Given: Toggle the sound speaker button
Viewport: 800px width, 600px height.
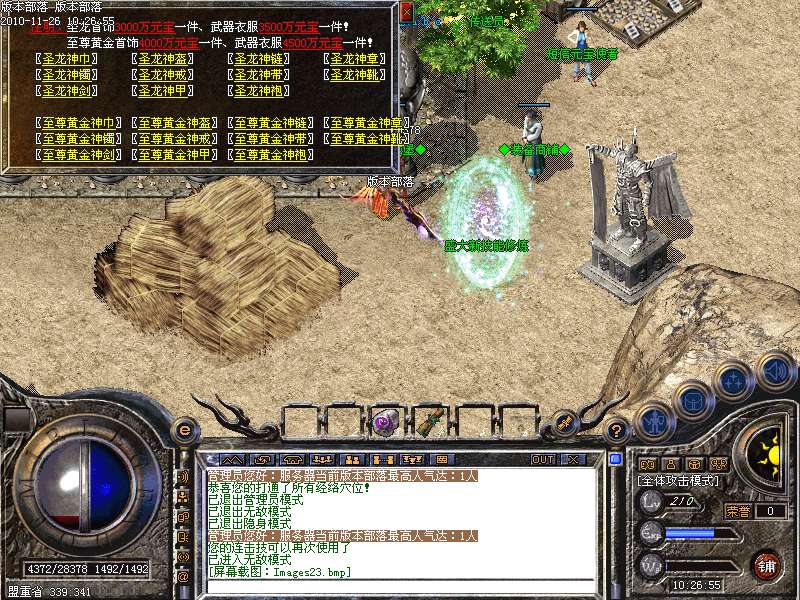Looking at the screenshot, I should pyautogui.click(x=774, y=371).
